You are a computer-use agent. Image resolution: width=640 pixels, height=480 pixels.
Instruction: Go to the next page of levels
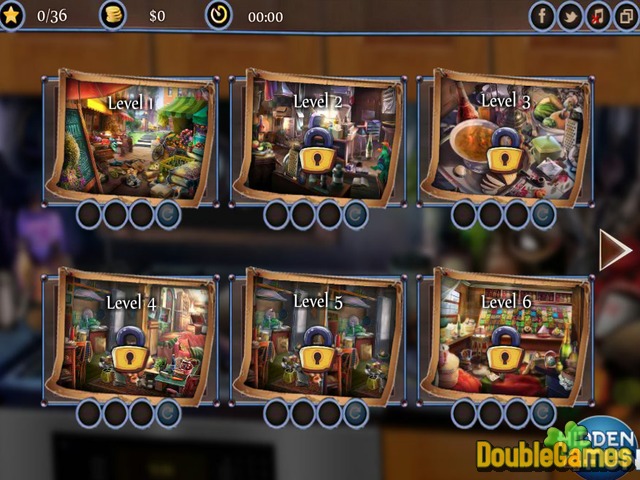(615, 250)
